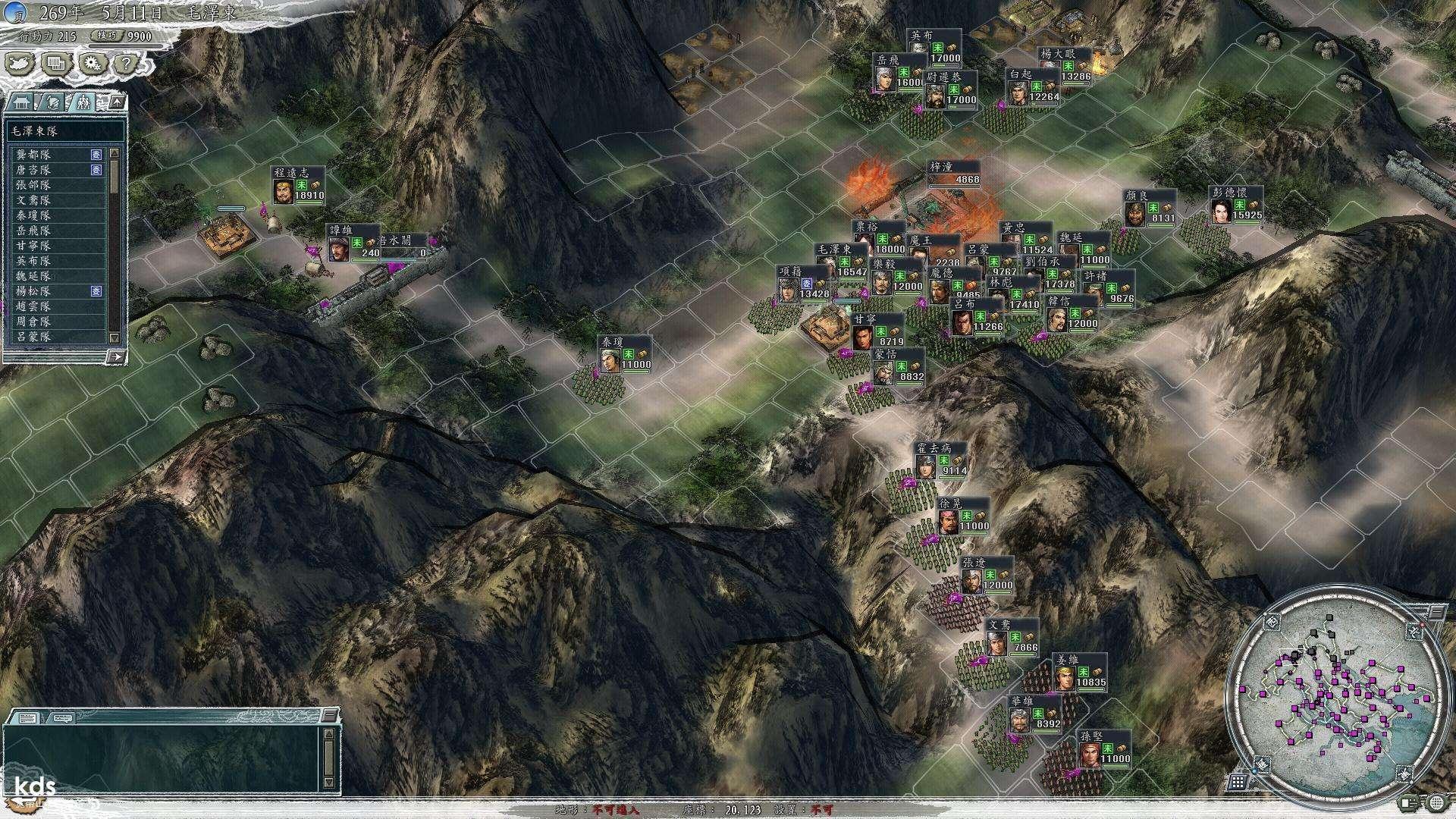The height and width of the screenshot is (819, 1456).
Task: Click the tiled-windows icon in the top toolbar
Action: click(55, 64)
